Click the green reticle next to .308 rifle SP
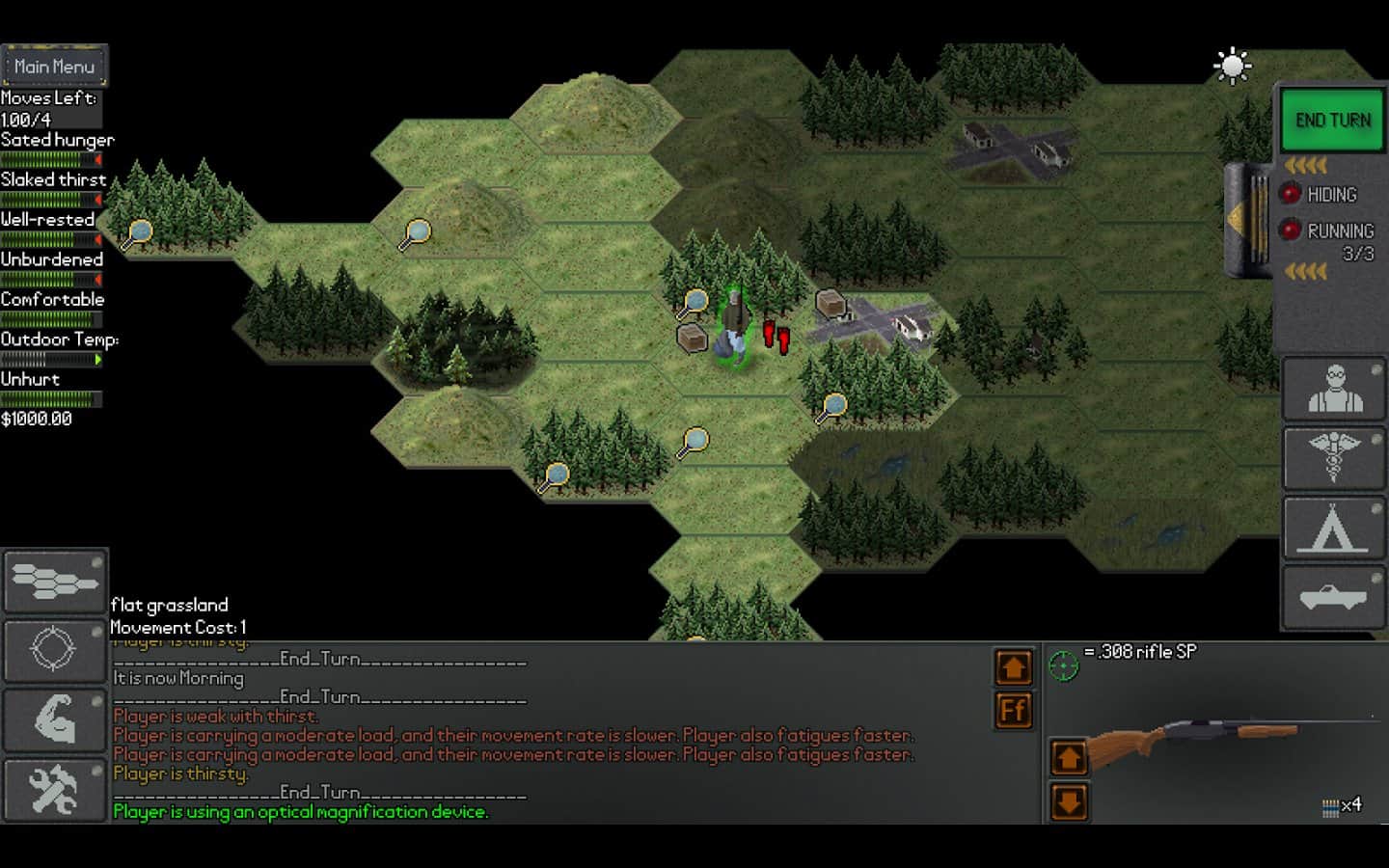This screenshot has width=1389, height=868. [1063, 665]
